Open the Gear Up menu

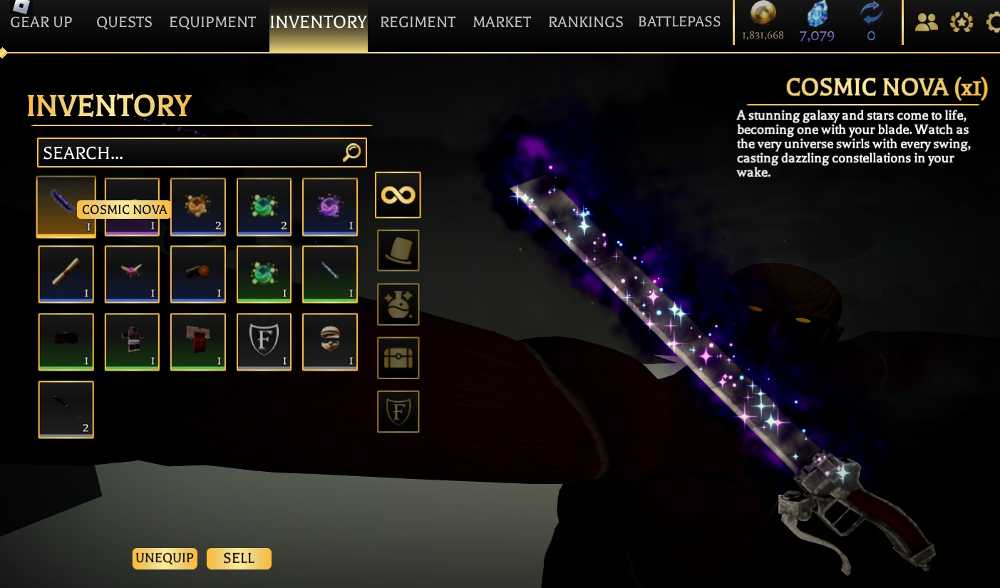click(41, 22)
